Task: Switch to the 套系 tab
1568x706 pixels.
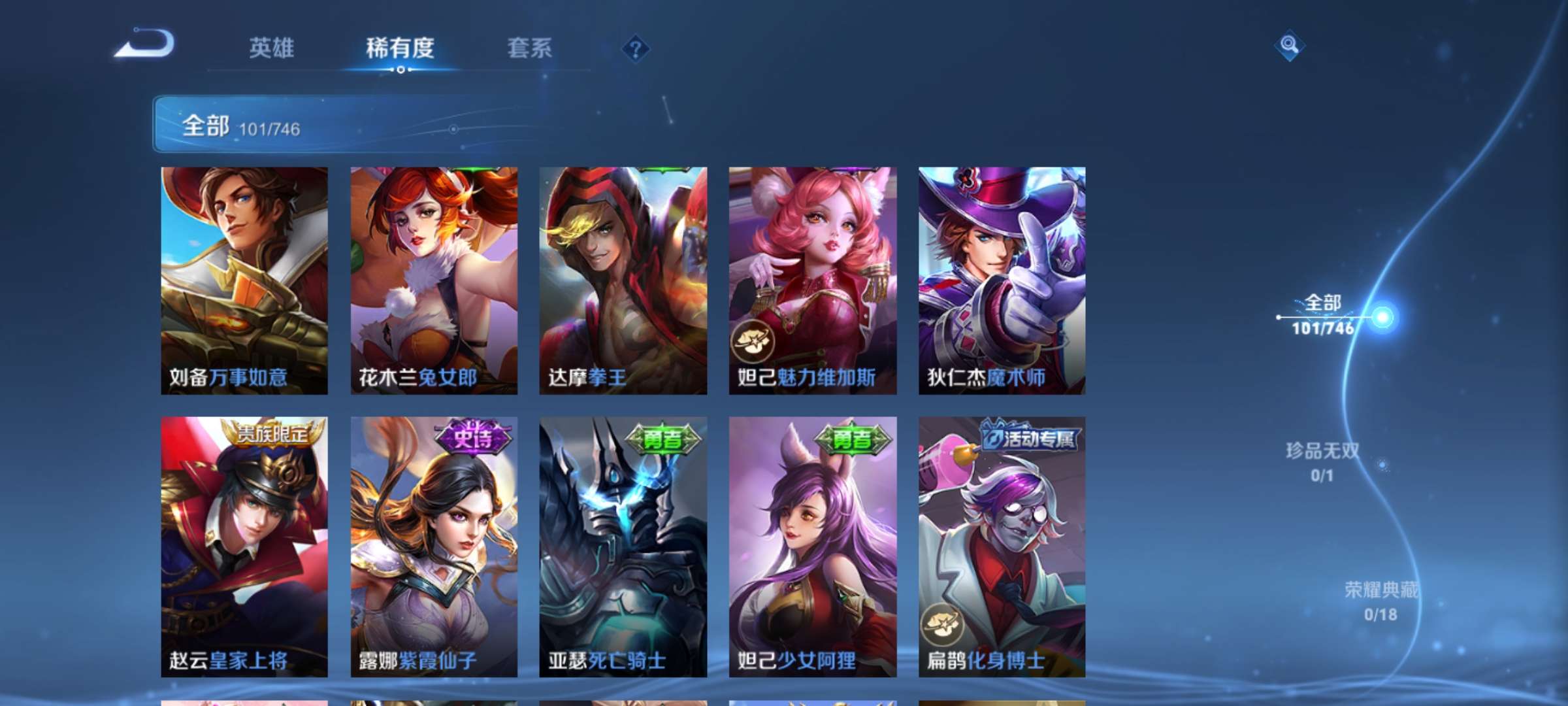Action: tap(529, 48)
